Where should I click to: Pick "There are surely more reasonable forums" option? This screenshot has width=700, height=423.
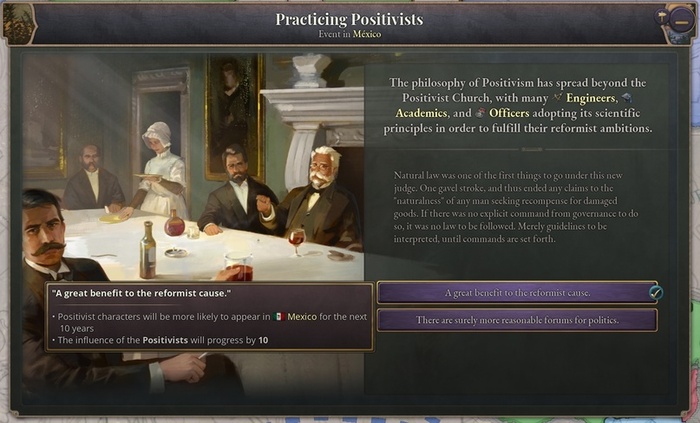click(516, 320)
